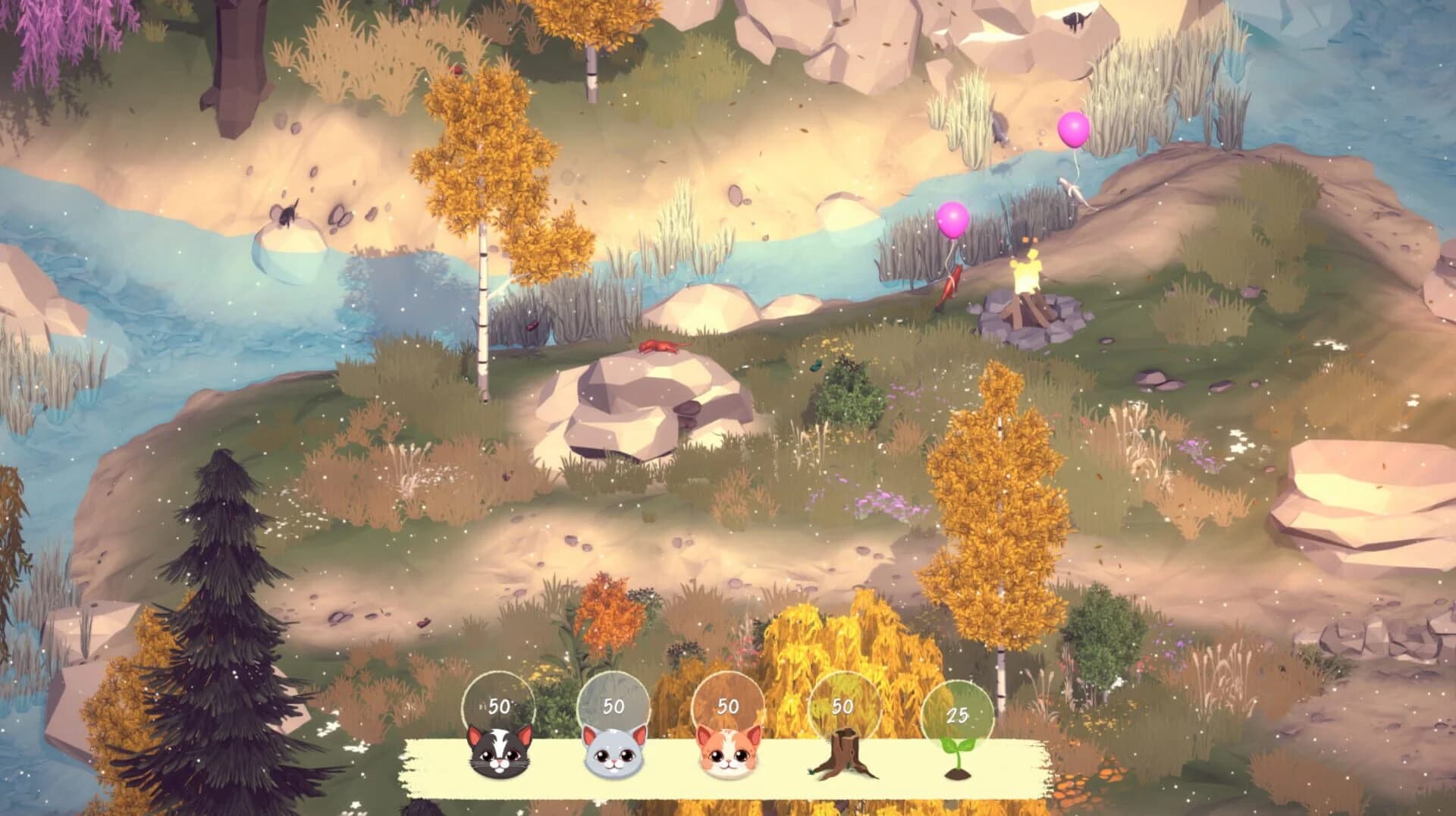The height and width of the screenshot is (816, 1456).
Task: Select the tree stump placement icon
Action: [x=844, y=757]
